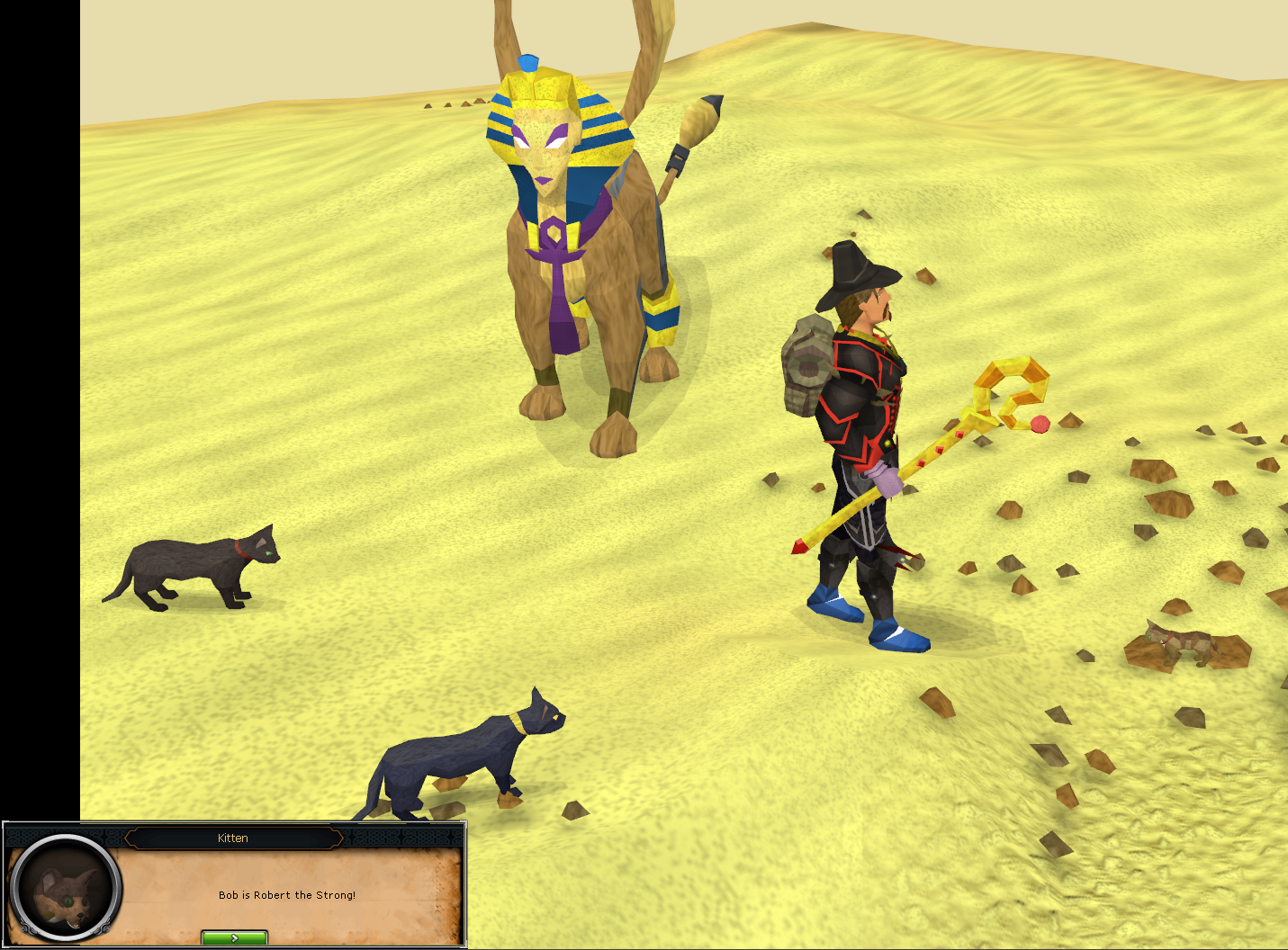Click the text 'Bob is Robert the Strong!'
1288x950 pixels.
click(x=286, y=895)
